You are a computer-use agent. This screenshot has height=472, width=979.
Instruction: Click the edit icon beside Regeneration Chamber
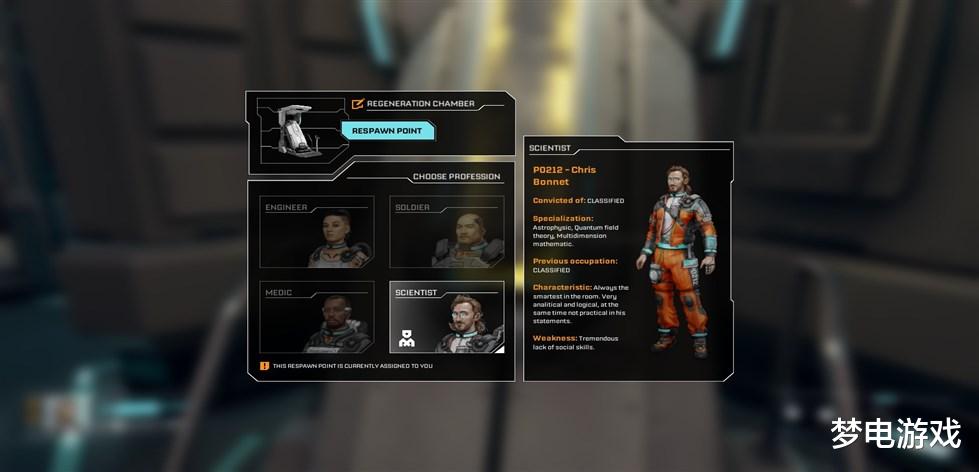coord(358,103)
